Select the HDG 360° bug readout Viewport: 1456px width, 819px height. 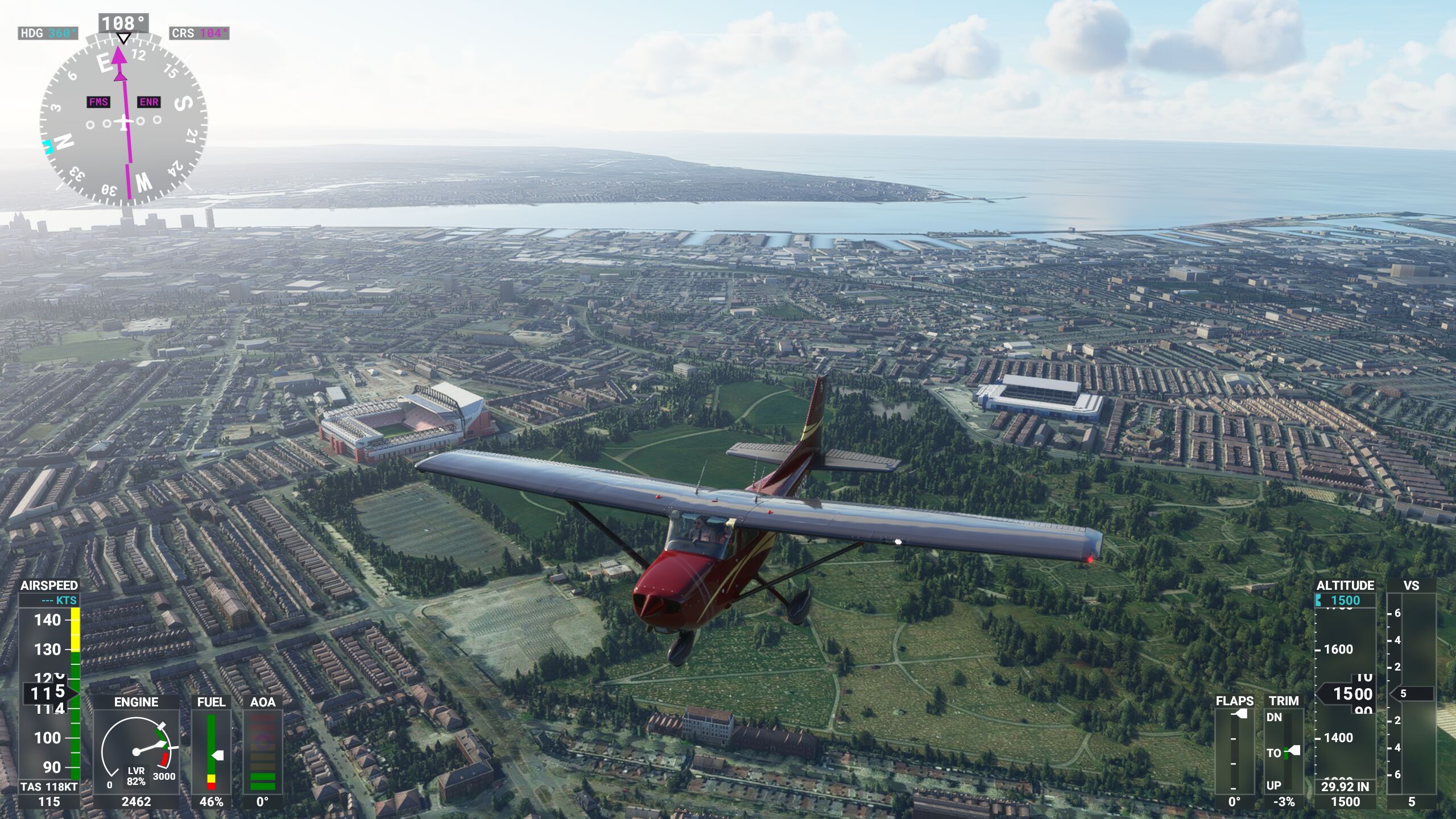point(48,33)
